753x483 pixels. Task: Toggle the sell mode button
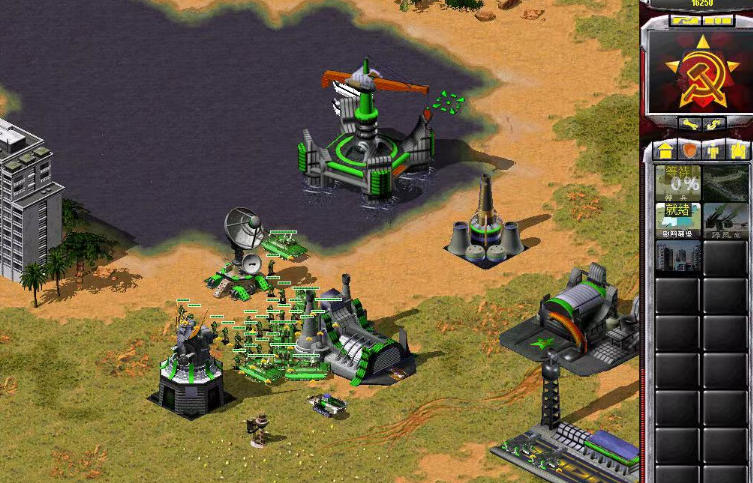pyautogui.click(x=714, y=124)
